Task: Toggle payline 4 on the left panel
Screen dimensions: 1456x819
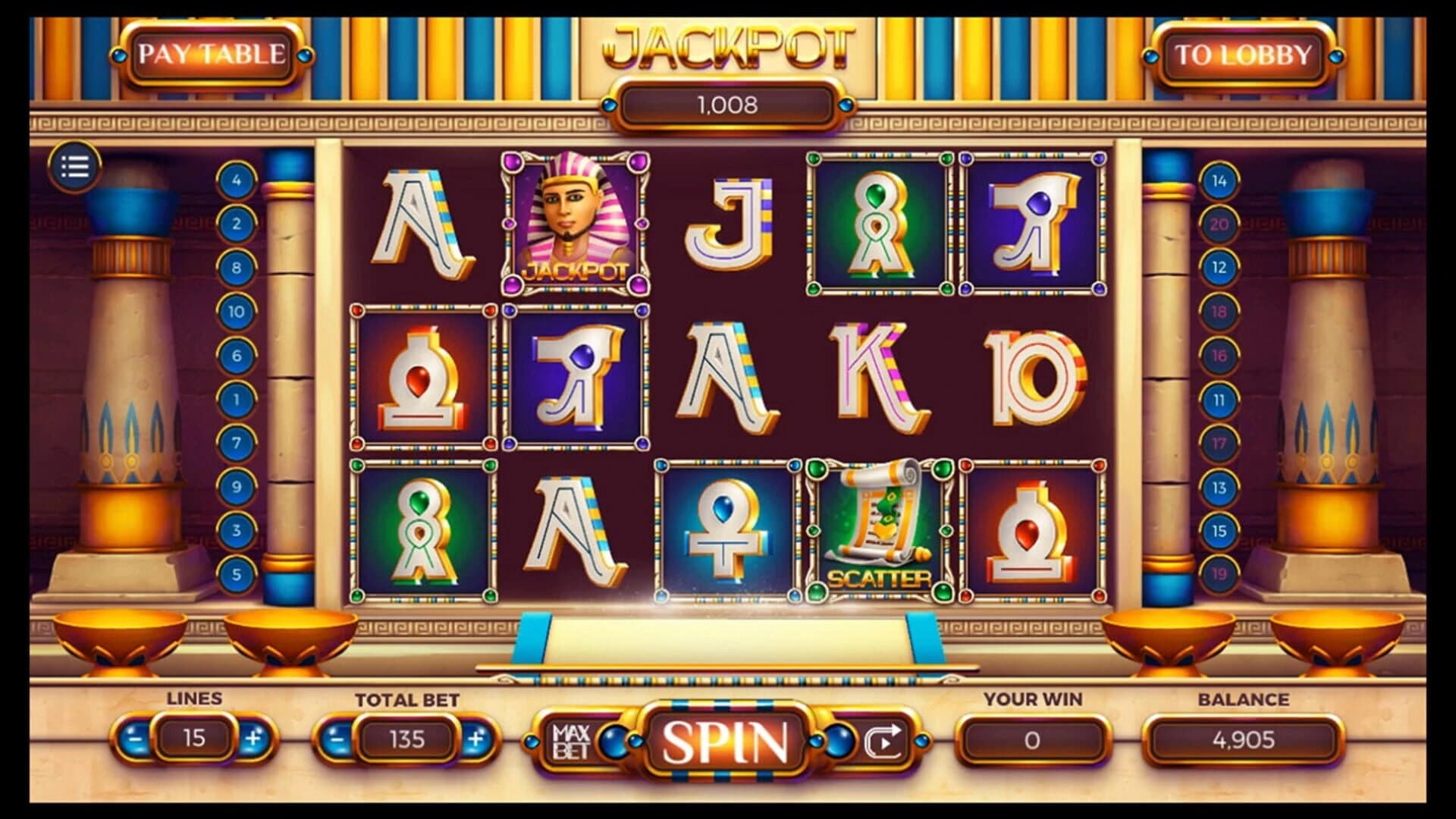Action: tap(235, 180)
